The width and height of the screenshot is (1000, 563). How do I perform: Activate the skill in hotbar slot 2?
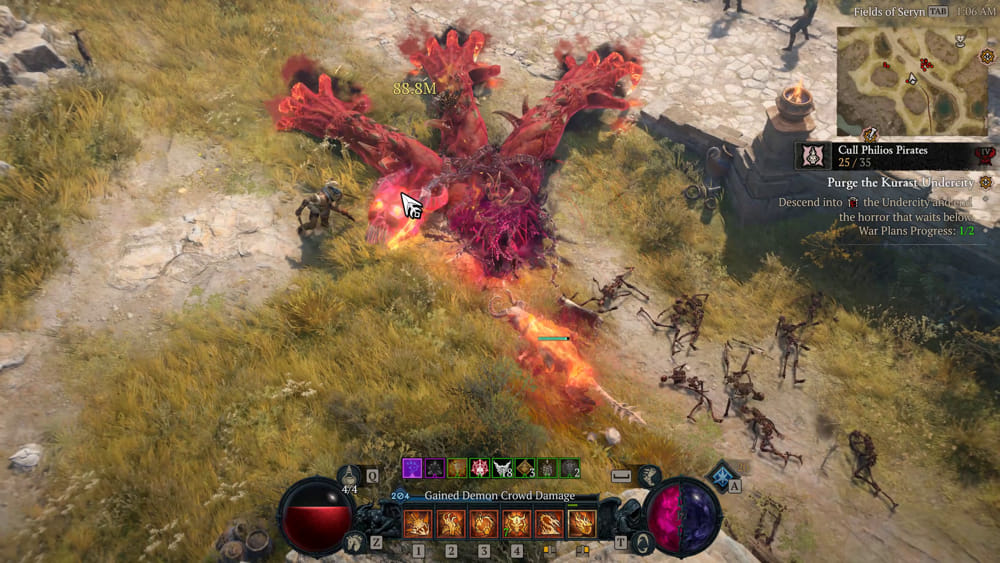pos(450,523)
